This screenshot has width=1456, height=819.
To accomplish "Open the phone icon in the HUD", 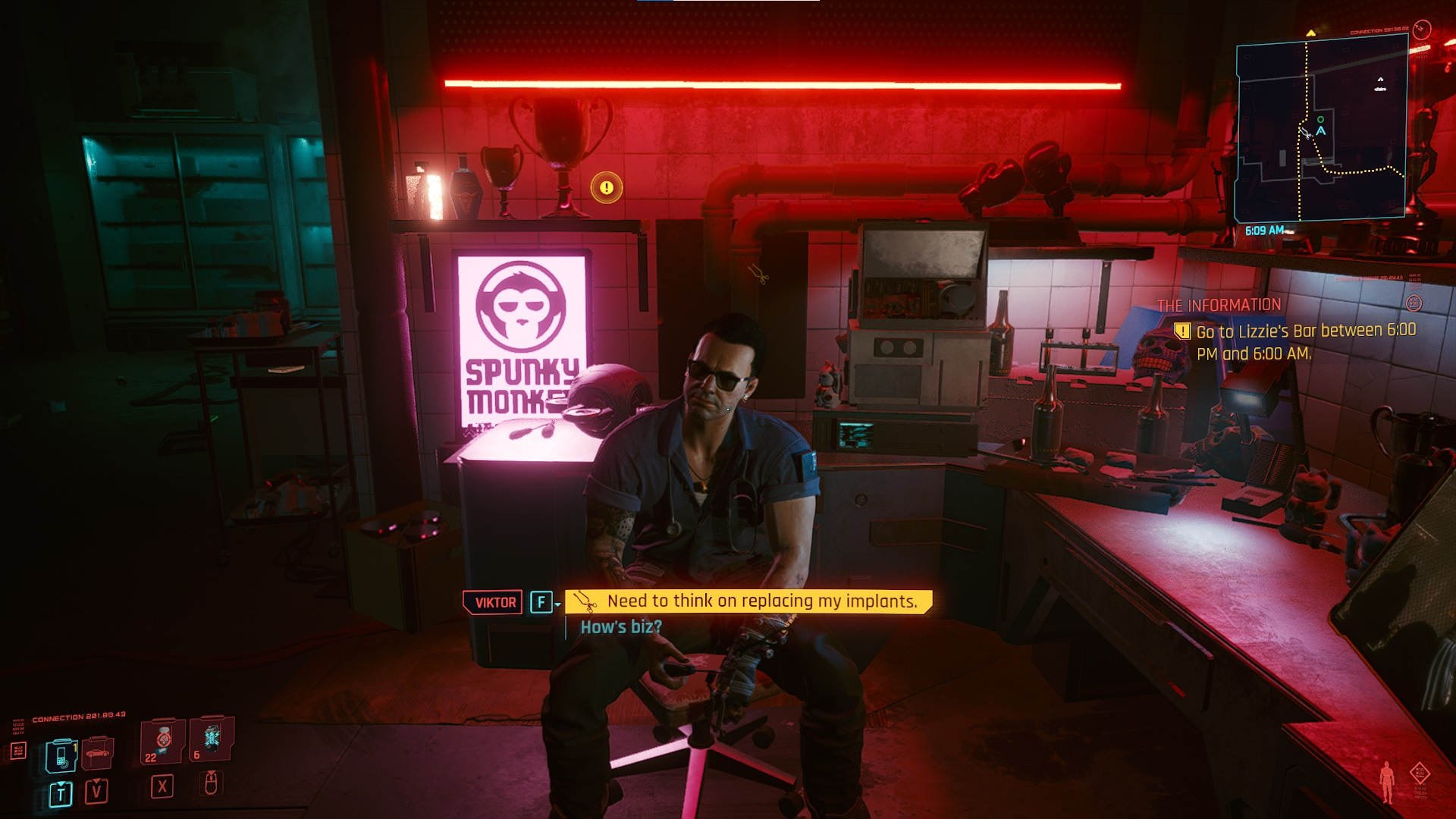I will coord(61,755).
